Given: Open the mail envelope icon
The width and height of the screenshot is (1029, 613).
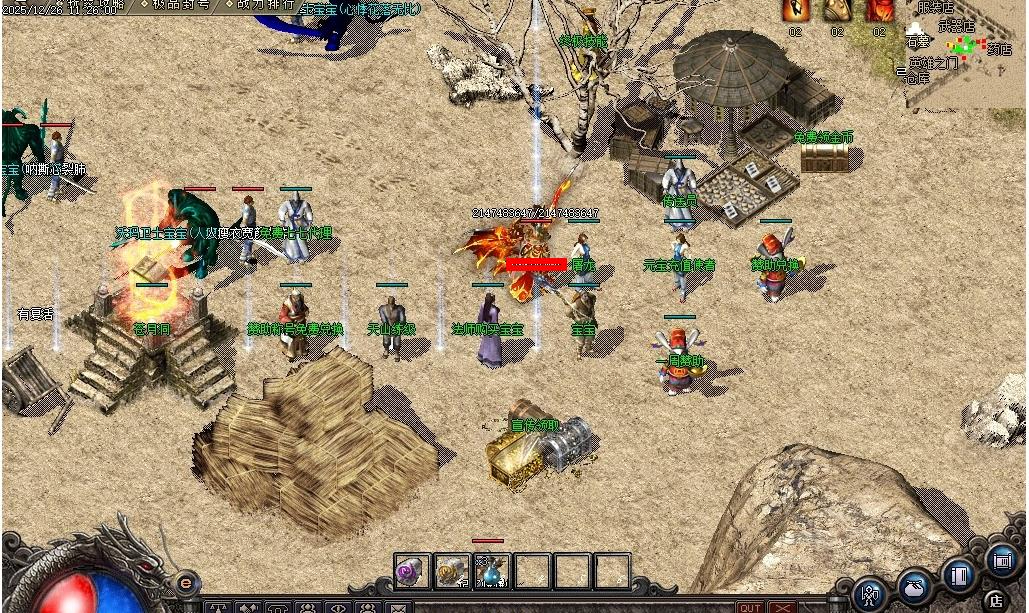Looking at the screenshot, I should (x=399, y=607).
